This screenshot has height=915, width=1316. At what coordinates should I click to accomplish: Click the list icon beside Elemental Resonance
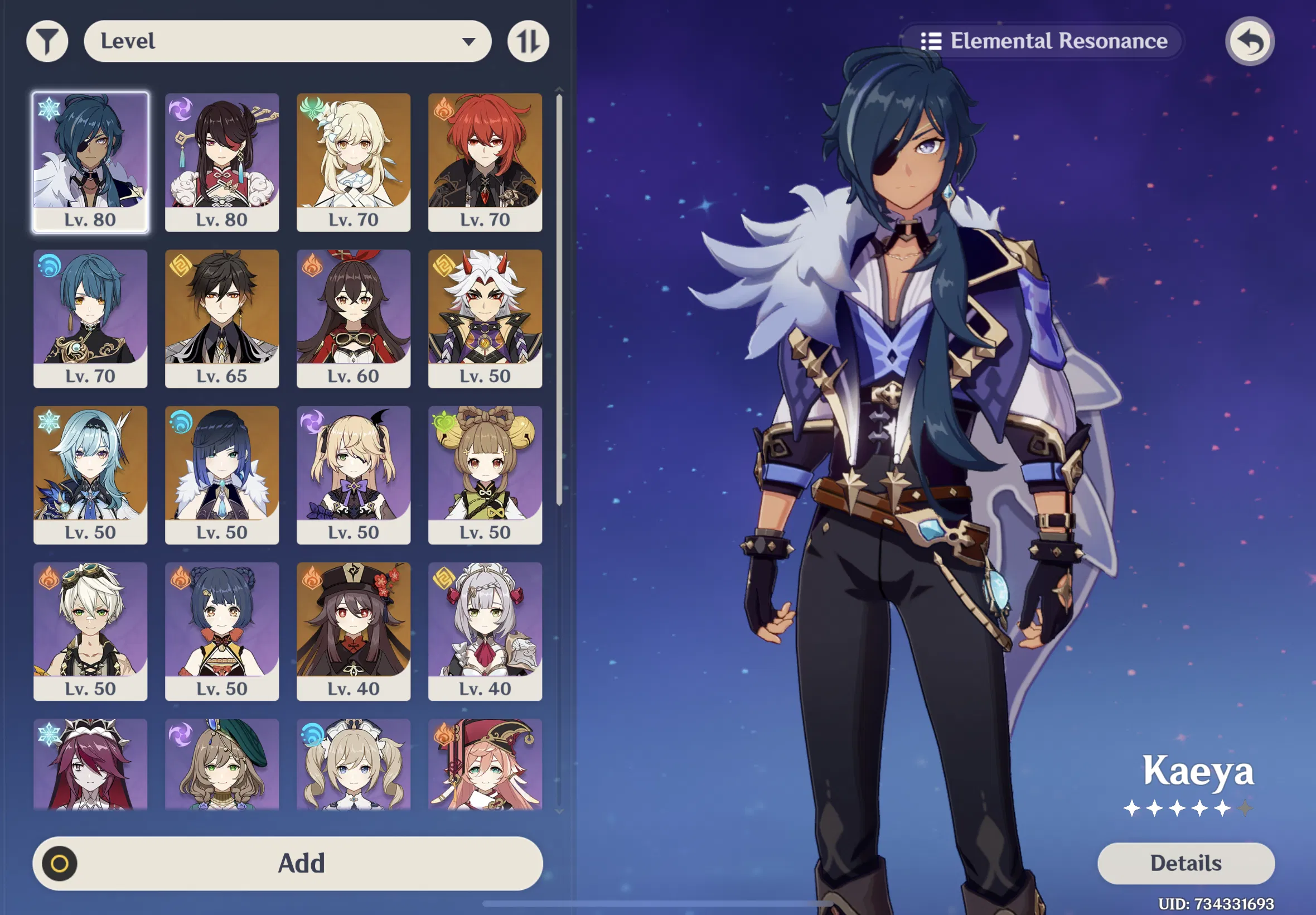click(932, 40)
